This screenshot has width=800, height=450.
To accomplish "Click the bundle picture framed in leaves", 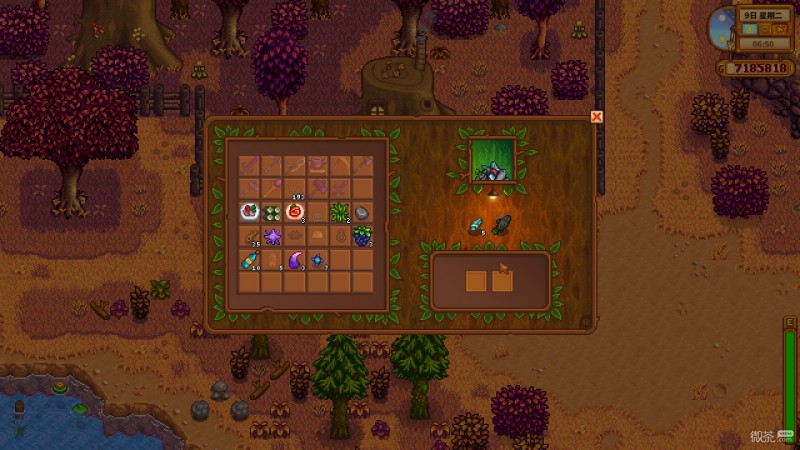I will (x=493, y=162).
